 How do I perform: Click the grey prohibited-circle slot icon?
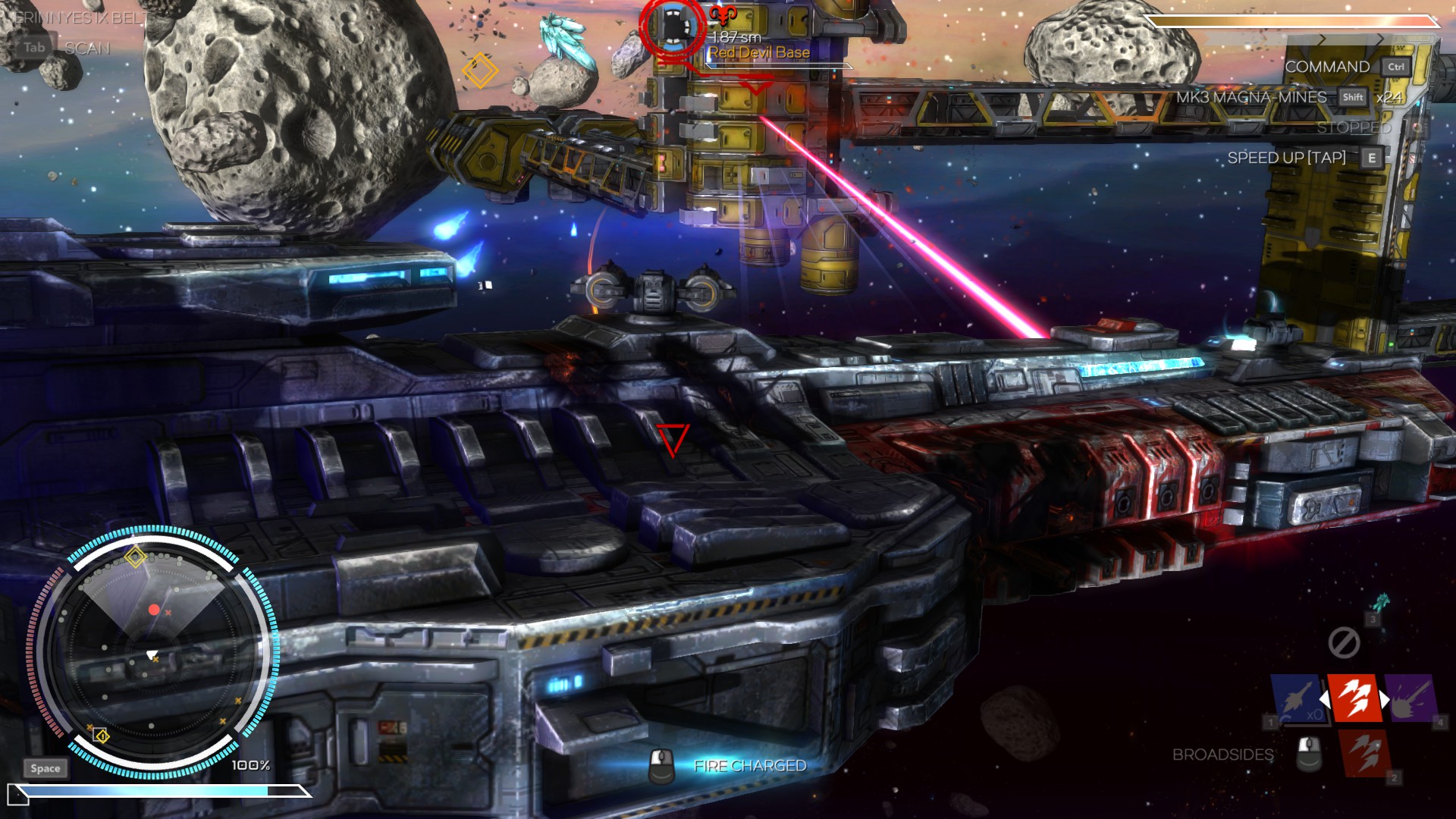point(1344,643)
